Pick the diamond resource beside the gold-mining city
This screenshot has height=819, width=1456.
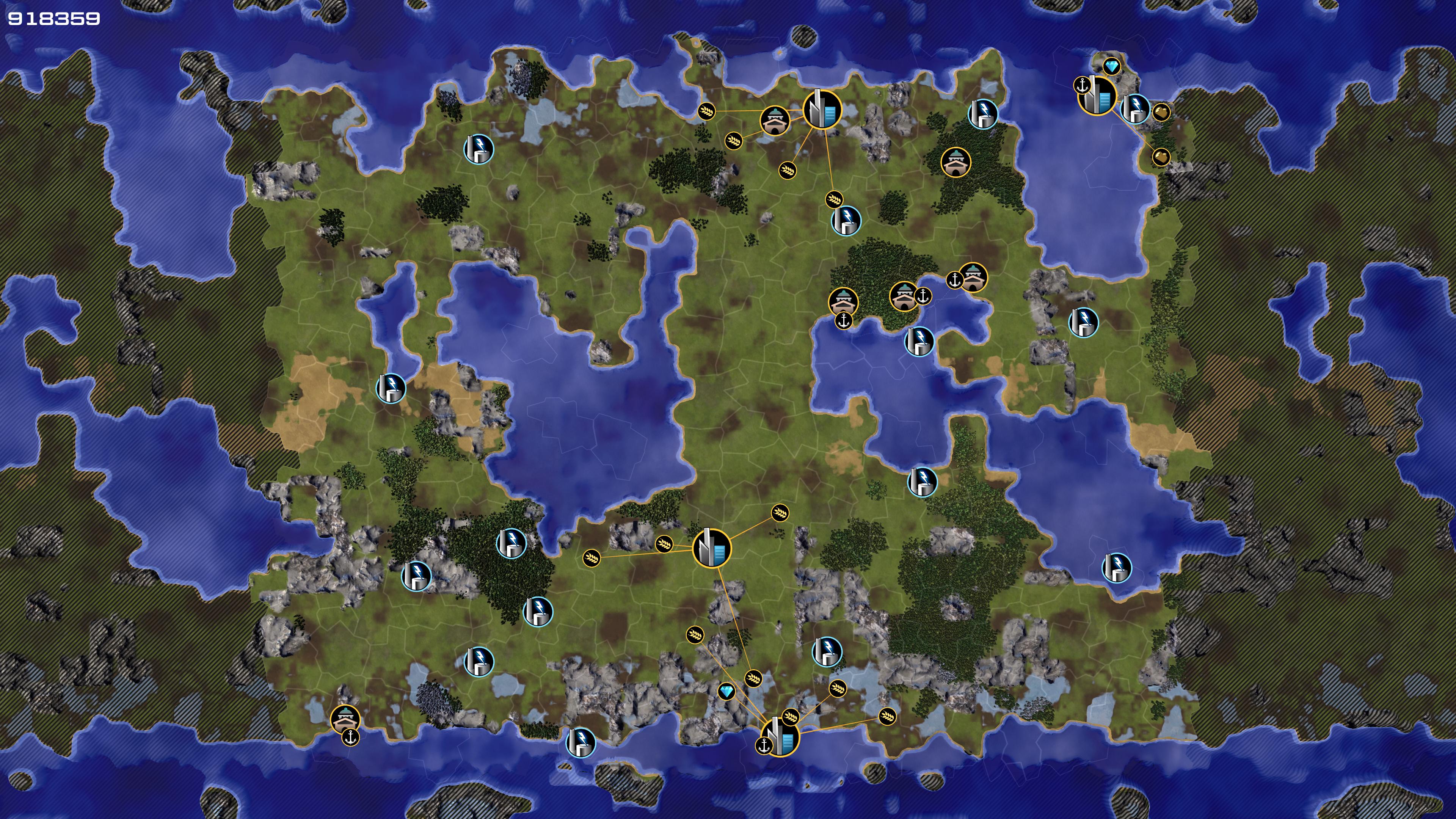click(1111, 67)
